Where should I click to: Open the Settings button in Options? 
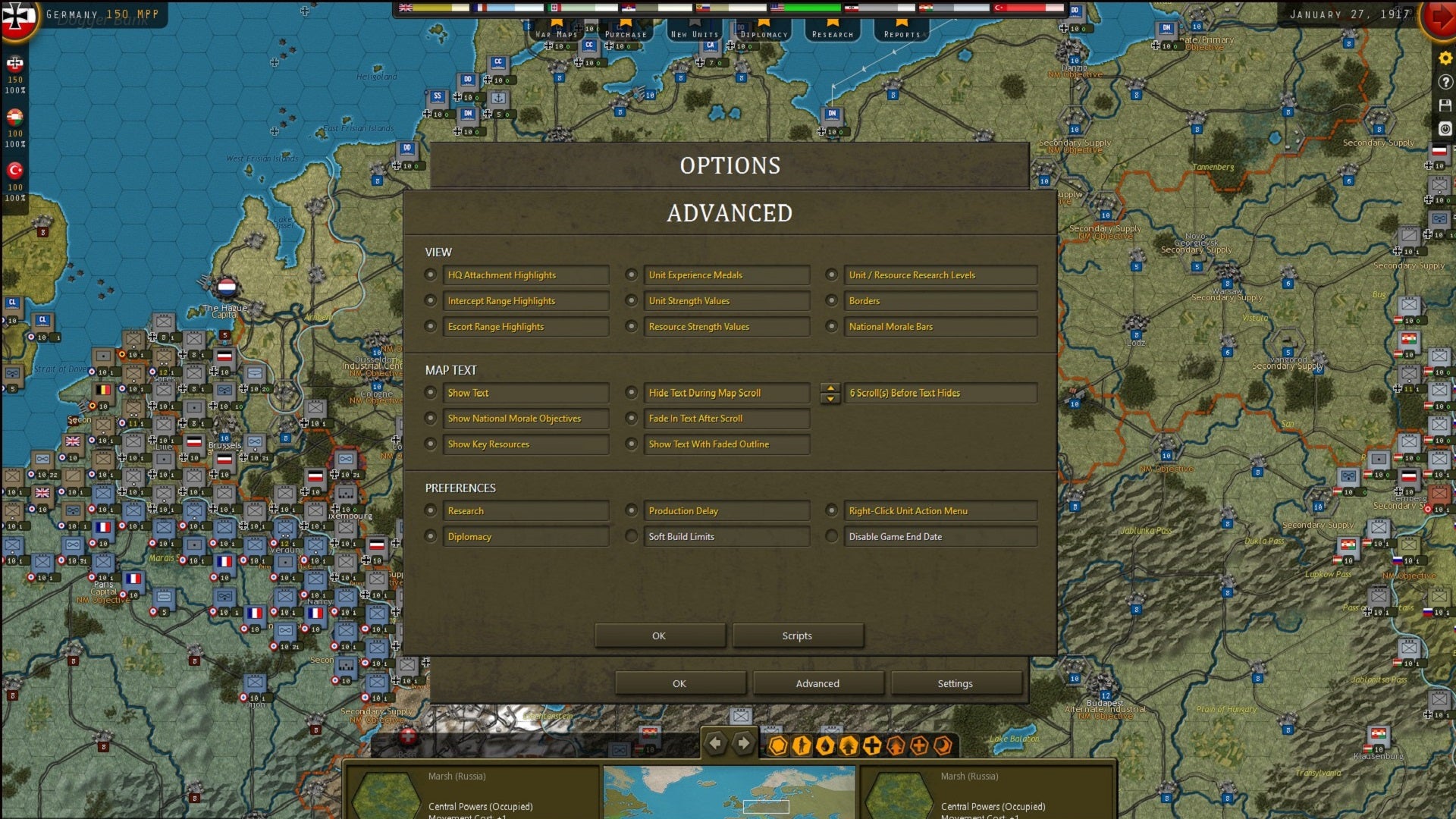[955, 683]
